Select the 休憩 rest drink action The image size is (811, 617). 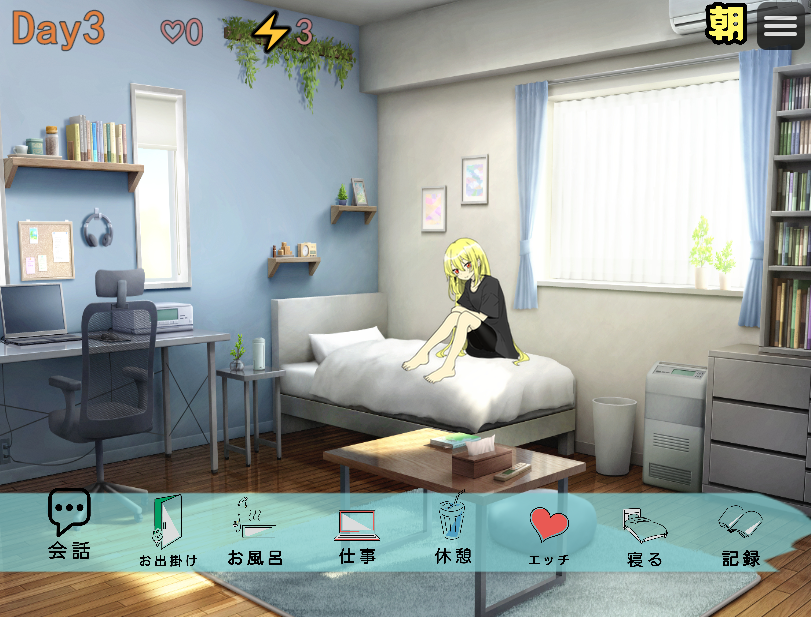(453, 532)
